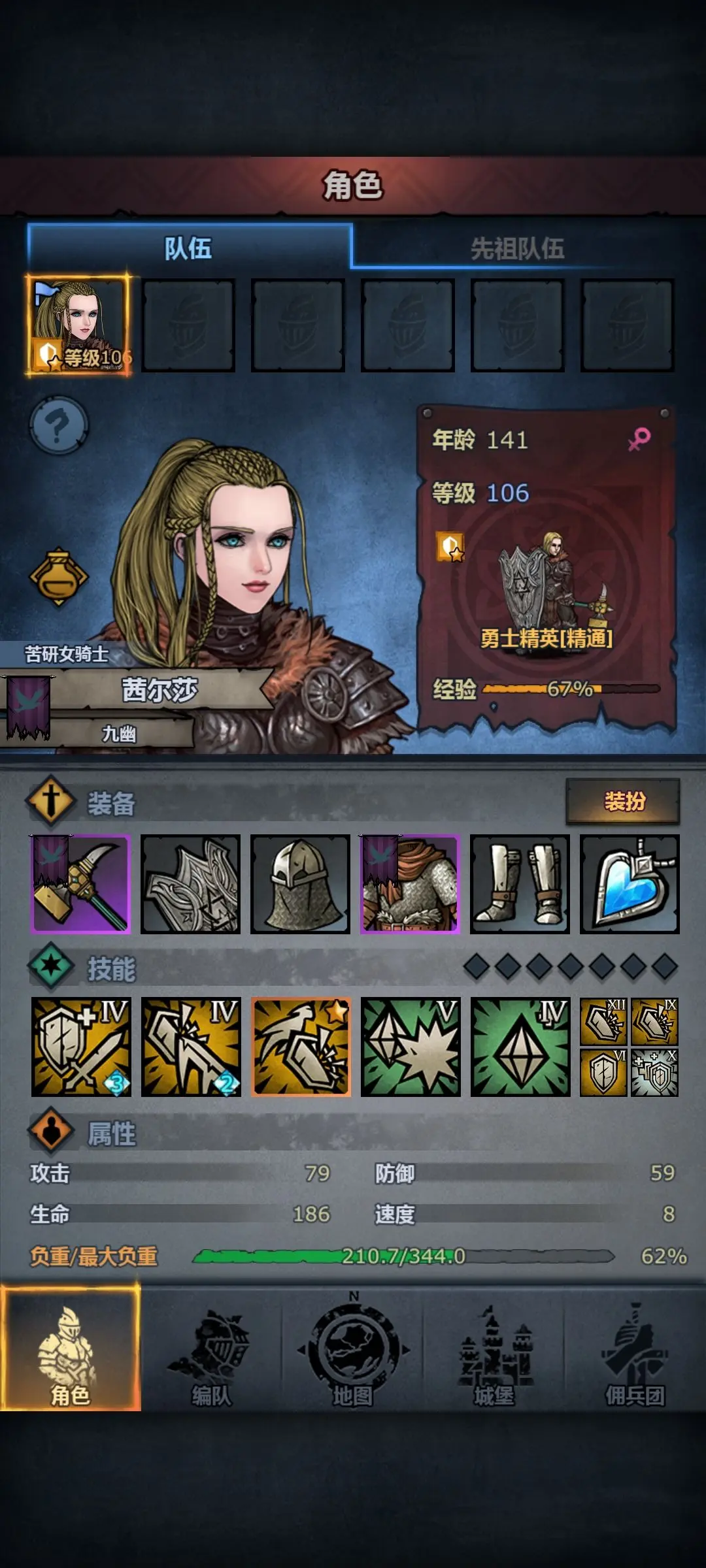Select the level 106 hero portrait
The image size is (706, 1568).
pyautogui.click(x=78, y=325)
